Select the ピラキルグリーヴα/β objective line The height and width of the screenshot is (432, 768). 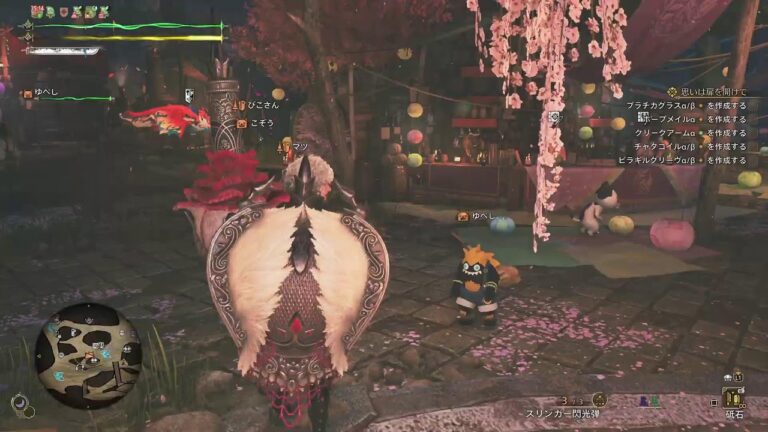tap(686, 160)
